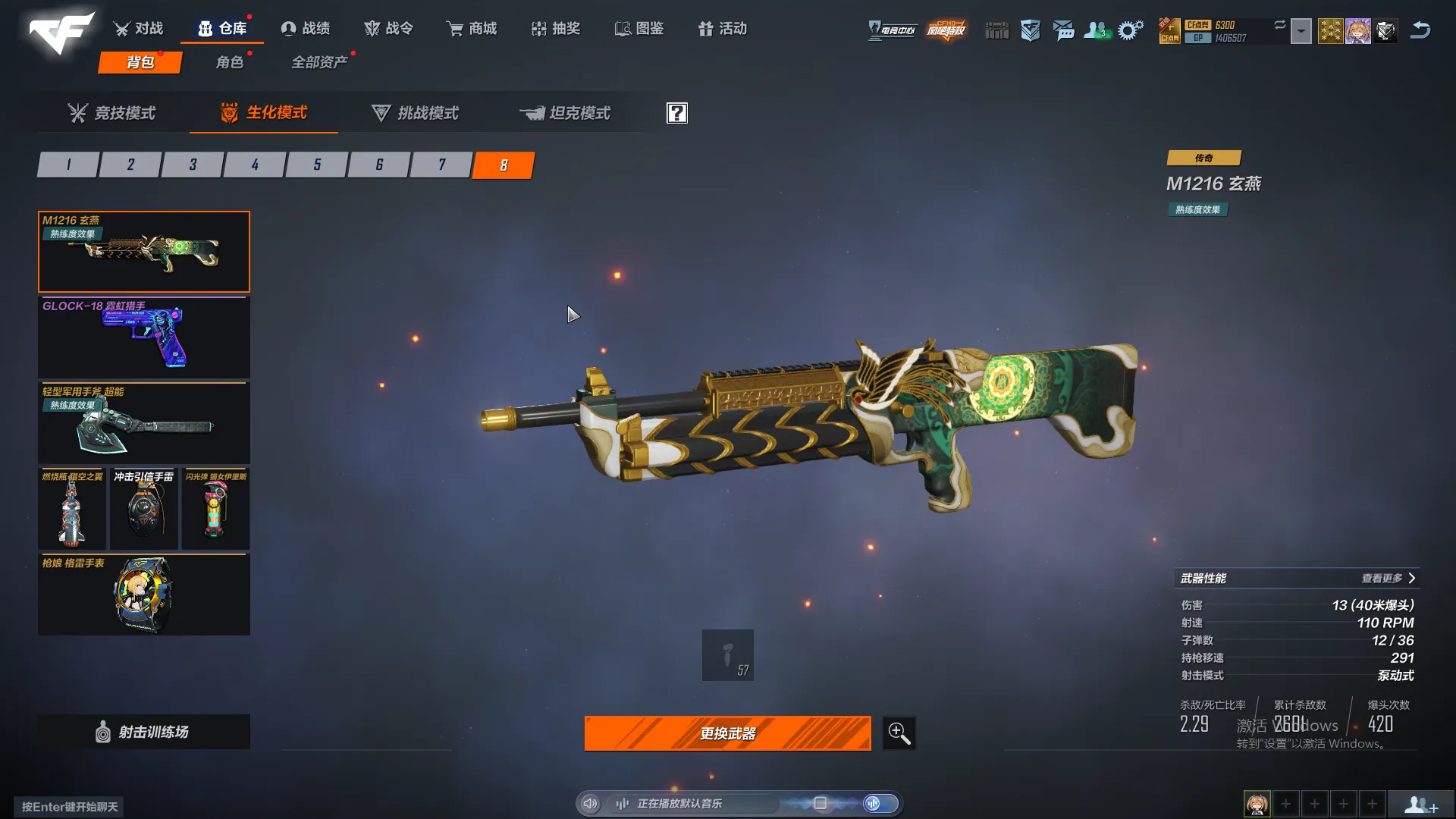Enter the 射击训练场 shooting range
Image resolution: width=1456 pixels, height=819 pixels.
coord(144,732)
